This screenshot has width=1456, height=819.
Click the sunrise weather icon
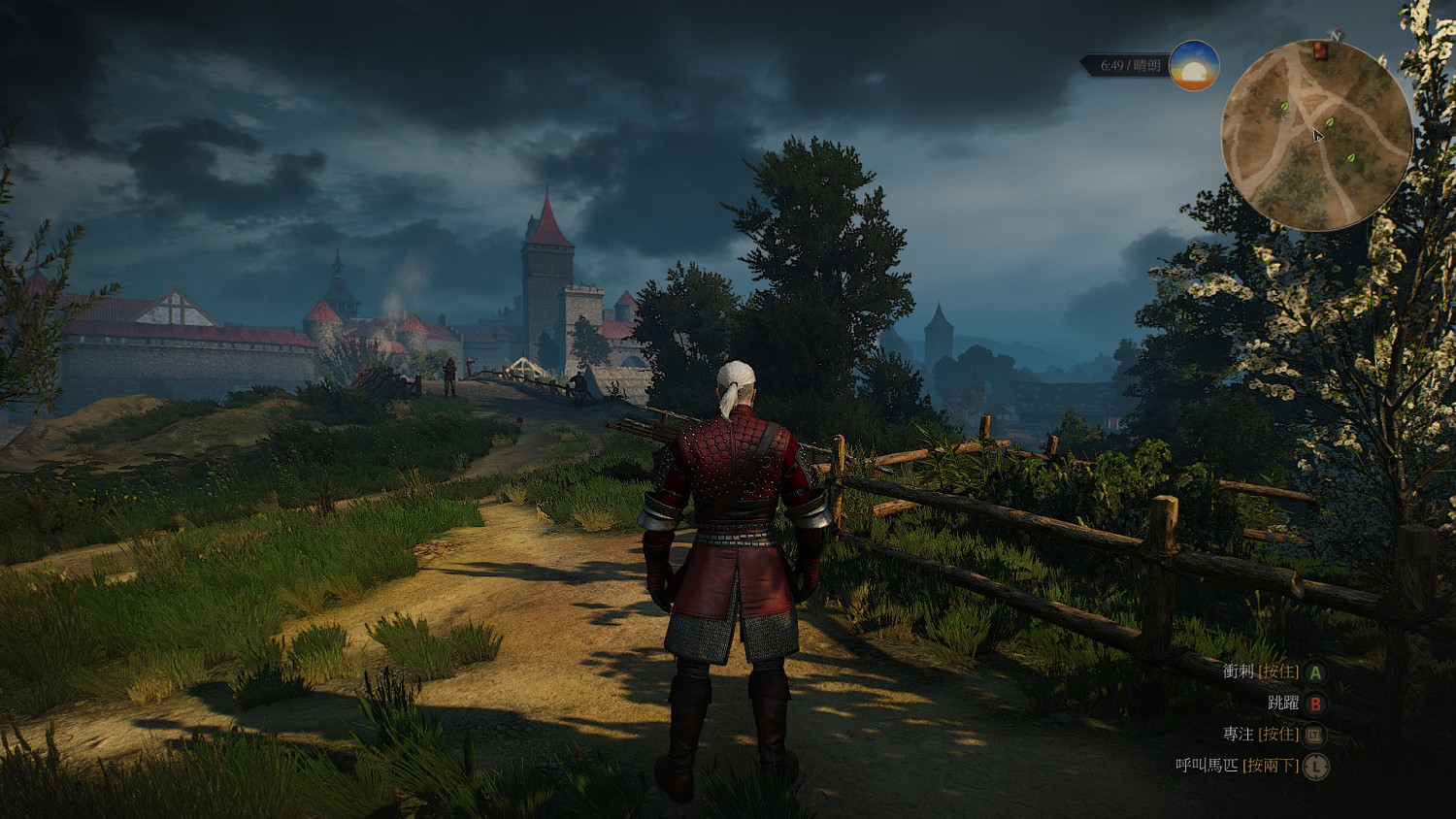pos(1194,66)
